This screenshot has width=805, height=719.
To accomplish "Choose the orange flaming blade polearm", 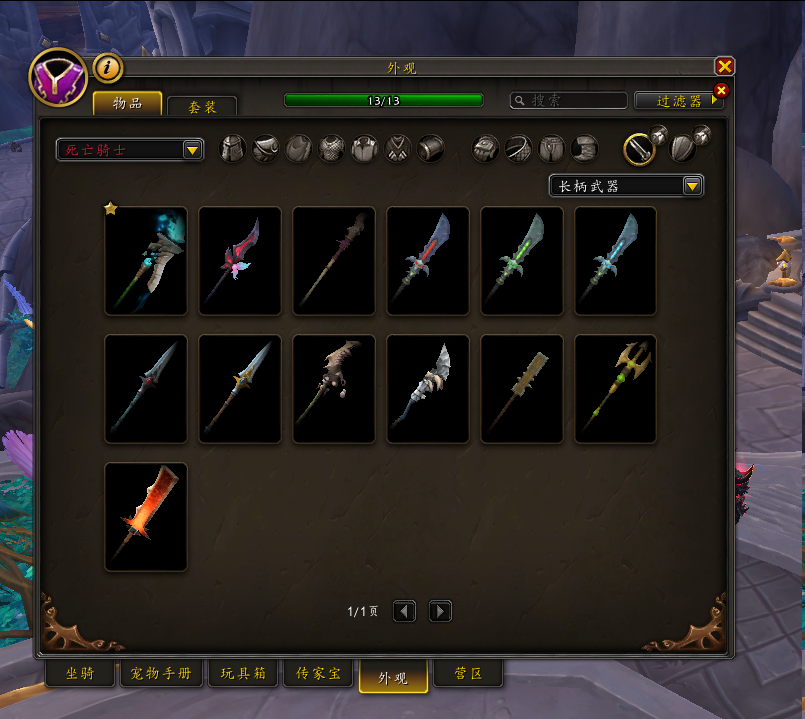I will (x=146, y=517).
